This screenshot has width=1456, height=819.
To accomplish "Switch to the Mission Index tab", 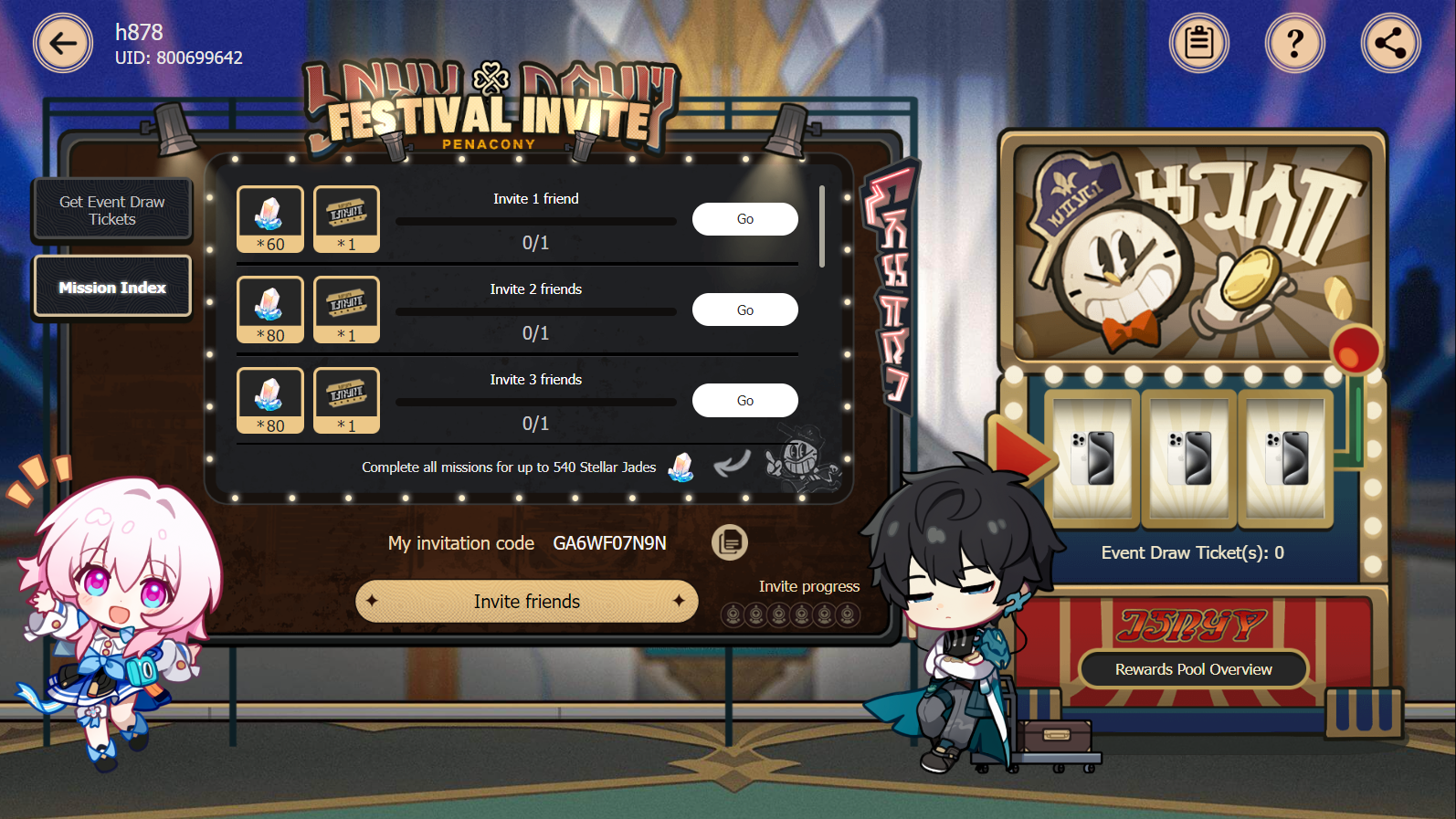I will point(111,286).
